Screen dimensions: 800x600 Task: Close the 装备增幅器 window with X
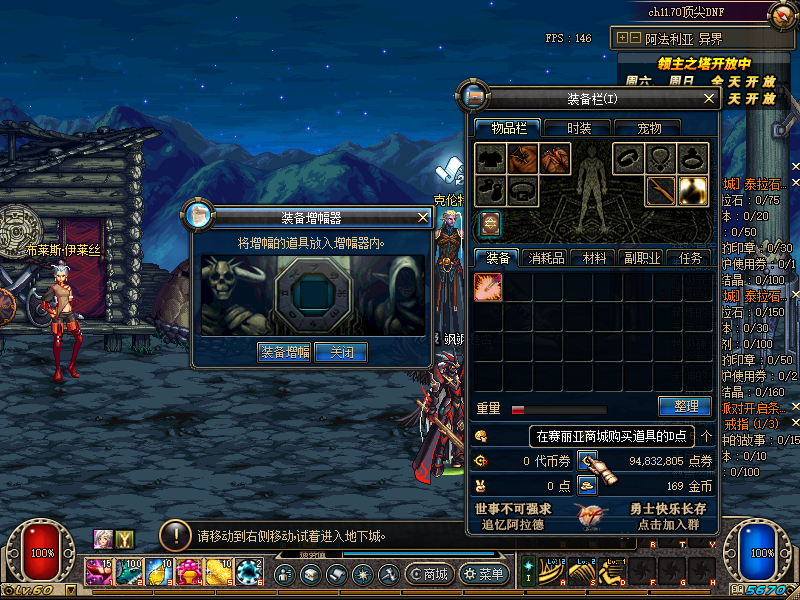tap(423, 216)
